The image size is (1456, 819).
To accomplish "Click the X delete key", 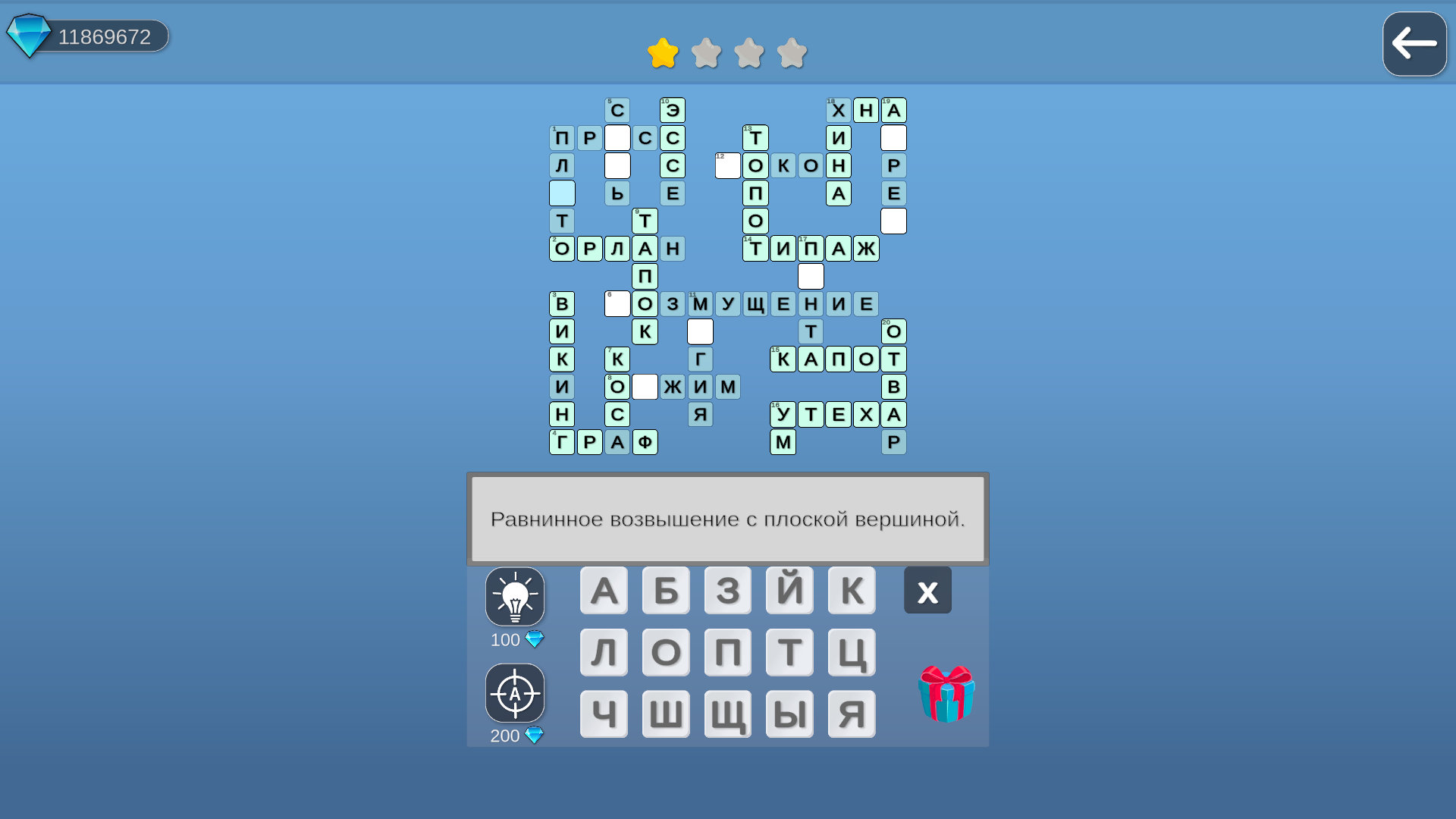I will pyautogui.click(x=927, y=590).
